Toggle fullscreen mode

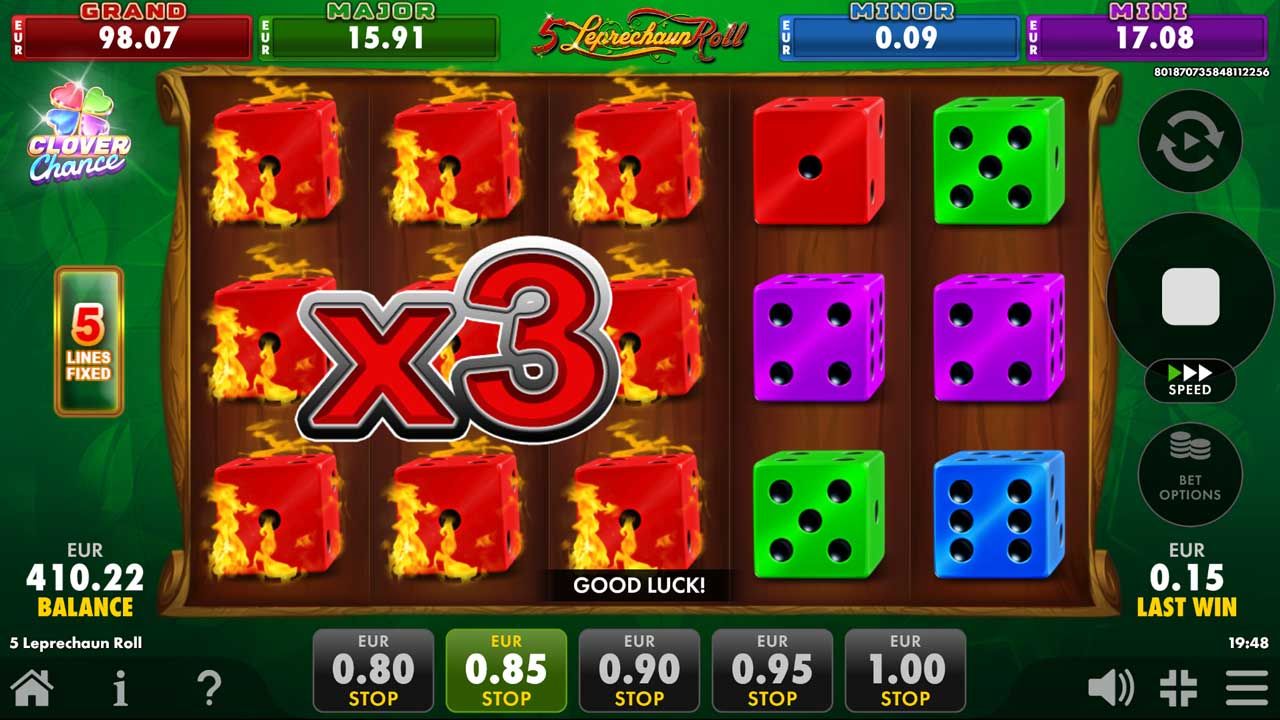pyautogui.click(x=1177, y=687)
